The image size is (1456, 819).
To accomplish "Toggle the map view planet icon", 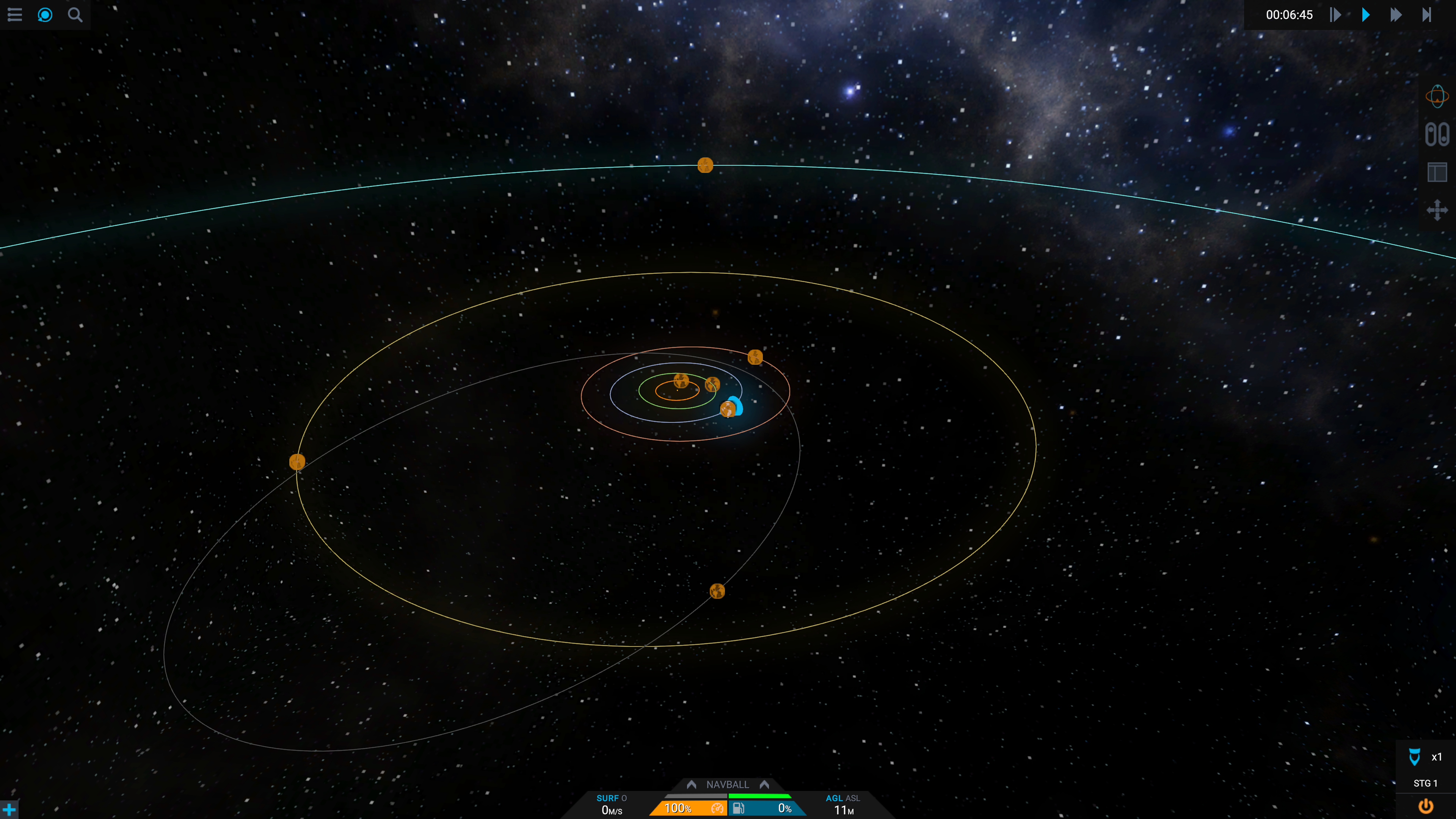I will [x=45, y=15].
